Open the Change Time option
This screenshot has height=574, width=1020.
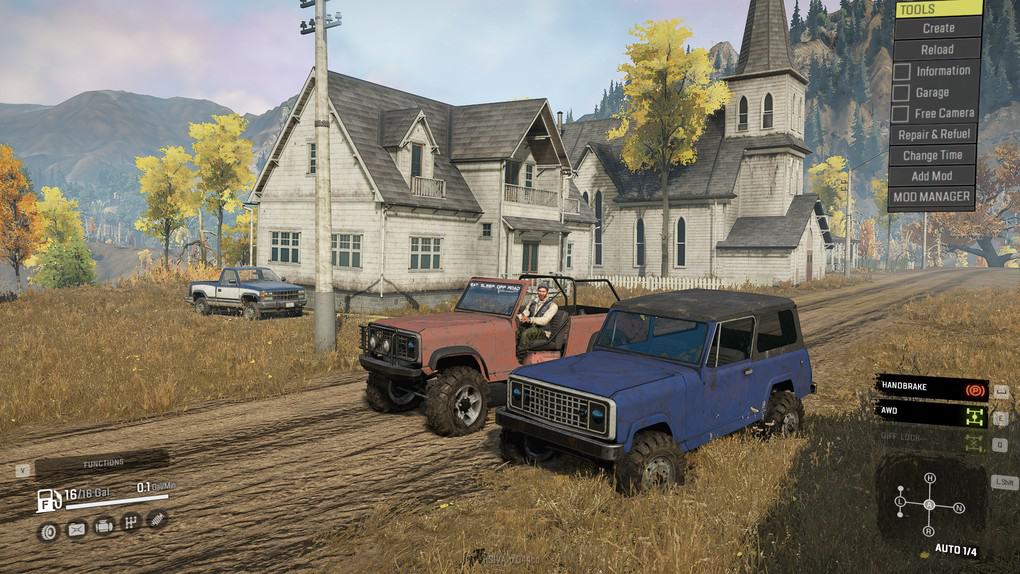(932, 155)
